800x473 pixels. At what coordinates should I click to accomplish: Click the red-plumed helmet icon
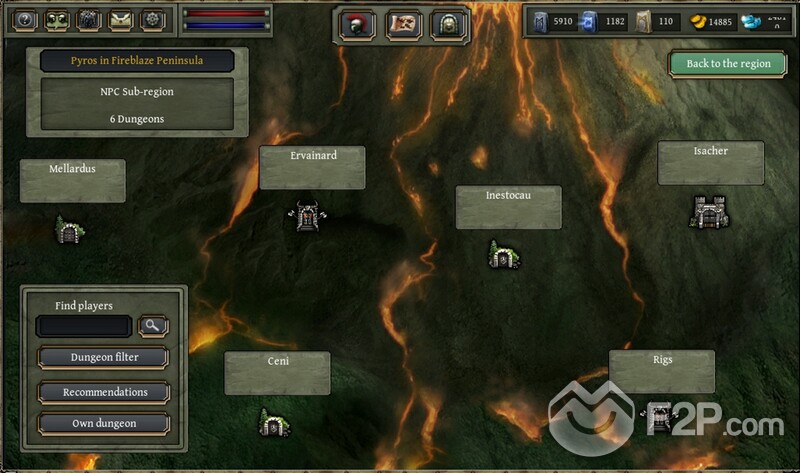[x=357, y=24]
